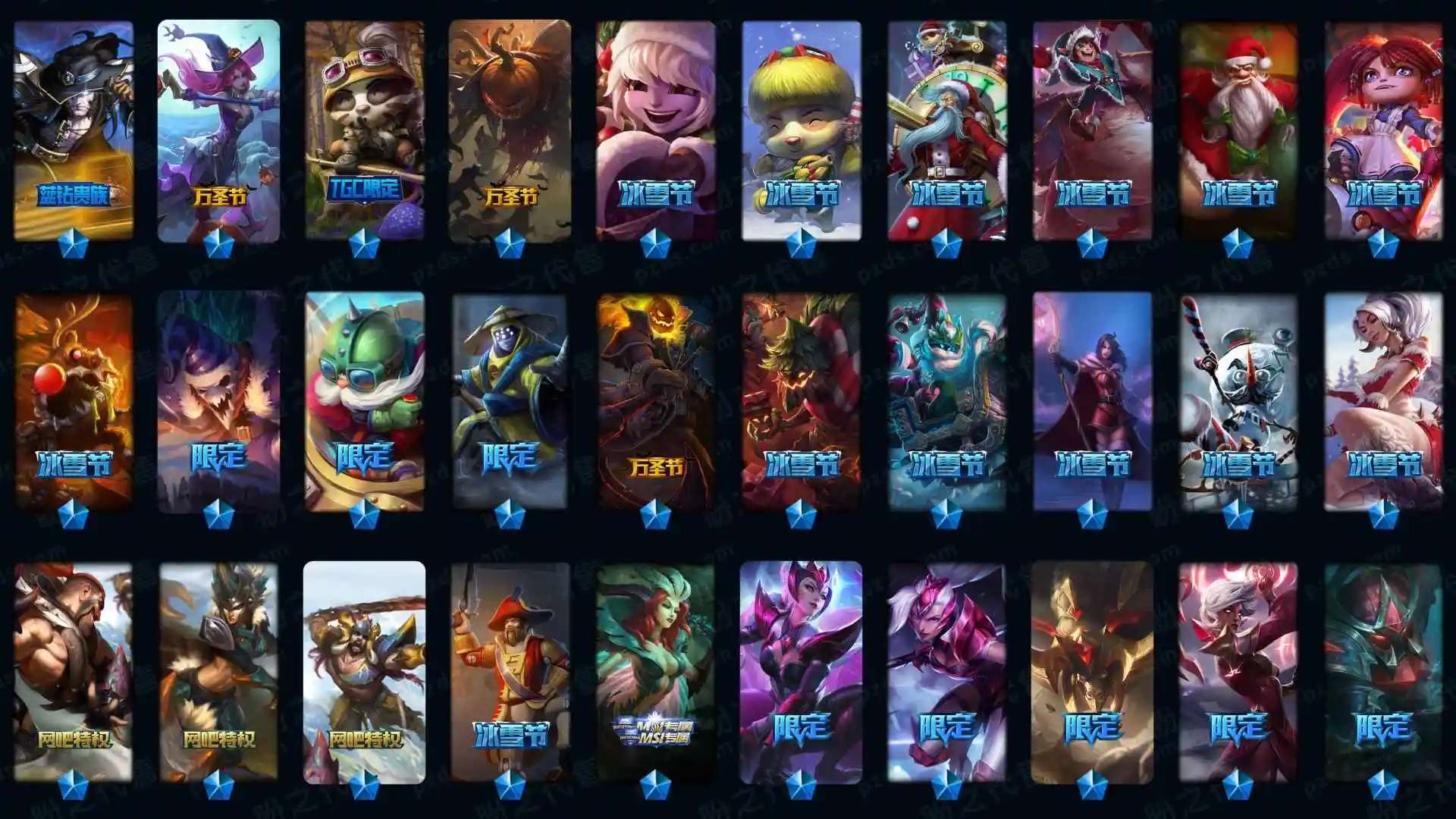Choose the 冰雪节 snowman skin card
The image size is (1456, 819).
pyautogui.click(x=1238, y=402)
